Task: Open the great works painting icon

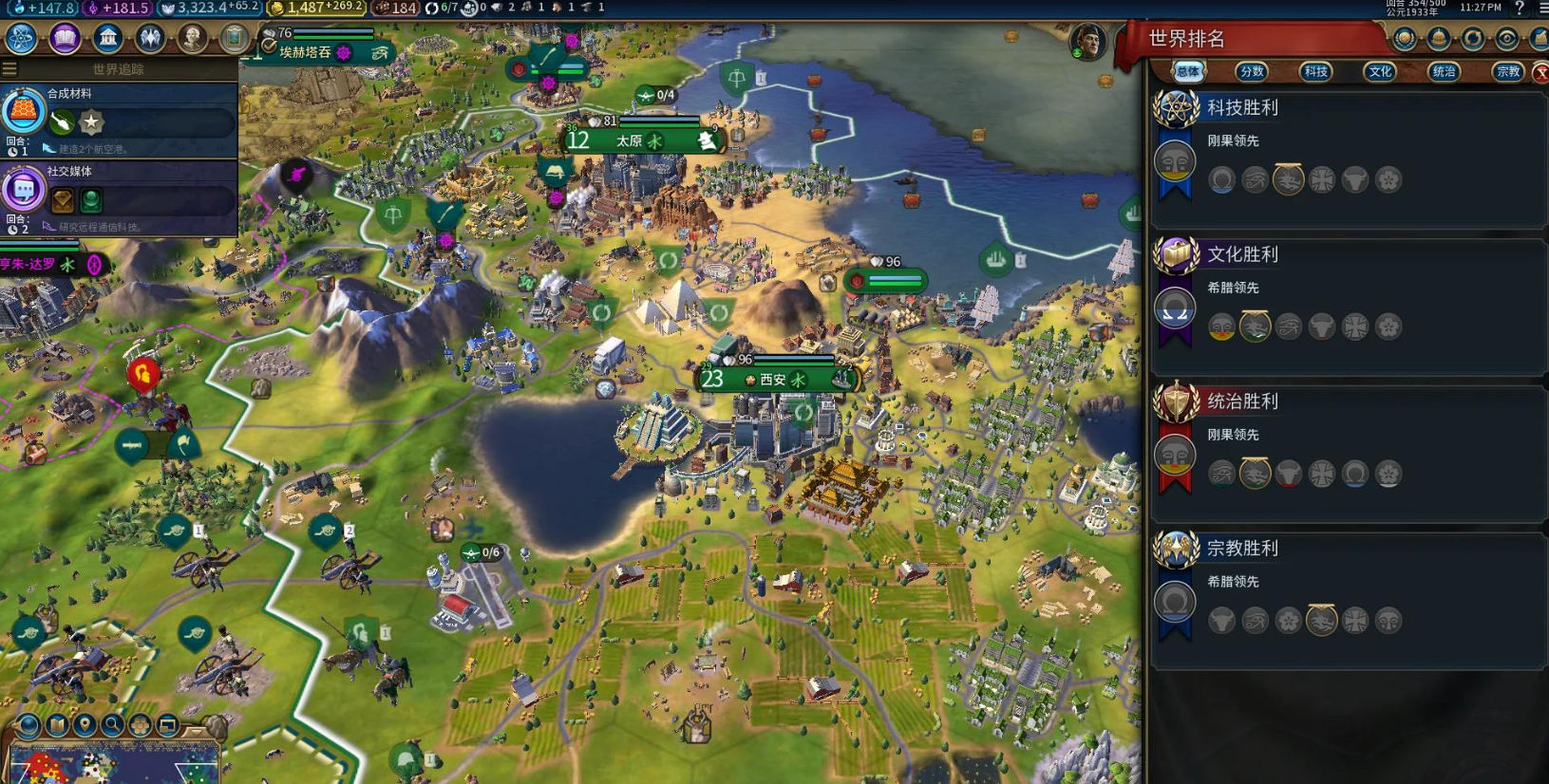Action: [x=234, y=38]
